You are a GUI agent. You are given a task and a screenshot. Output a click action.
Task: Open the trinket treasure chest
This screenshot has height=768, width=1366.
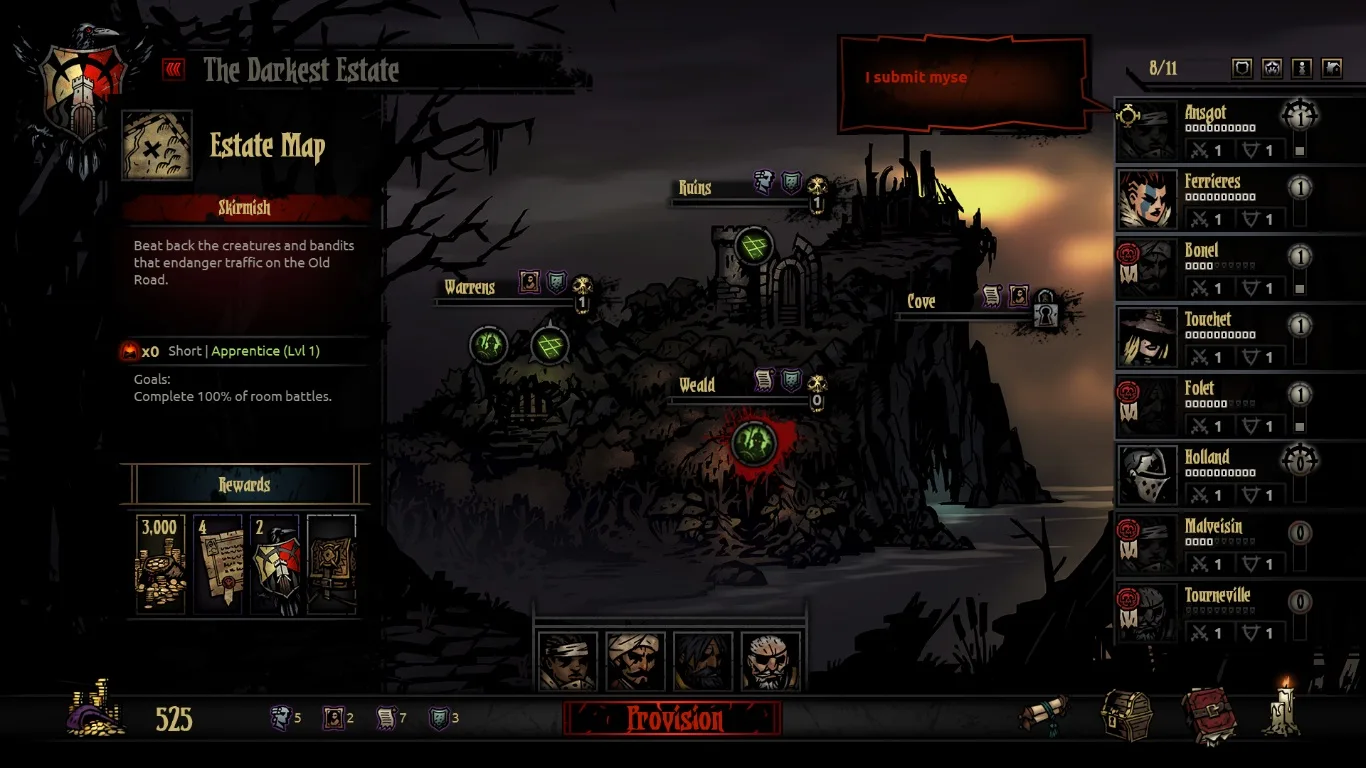[1125, 715]
